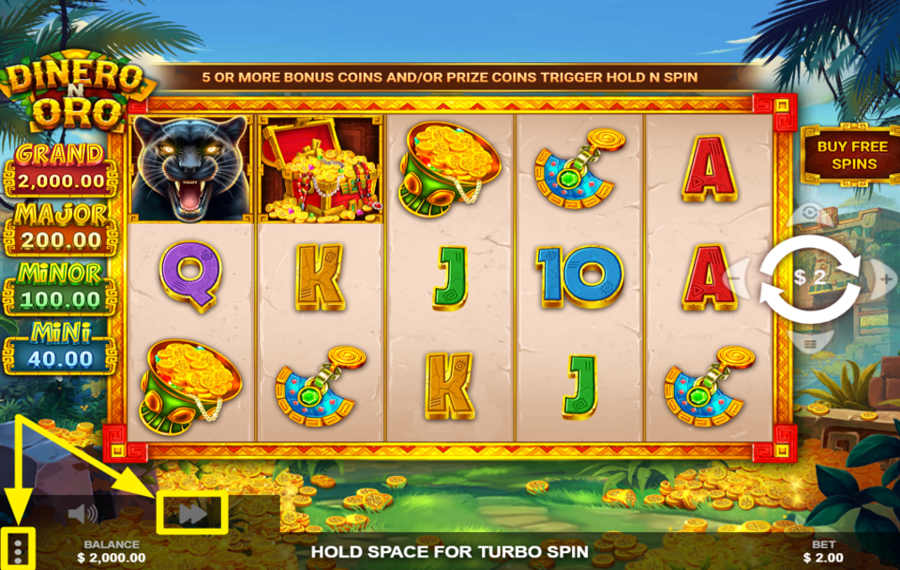The height and width of the screenshot is (570, 900).
Task: Open the three-dot game menu
Action: (x=18, y=548)
